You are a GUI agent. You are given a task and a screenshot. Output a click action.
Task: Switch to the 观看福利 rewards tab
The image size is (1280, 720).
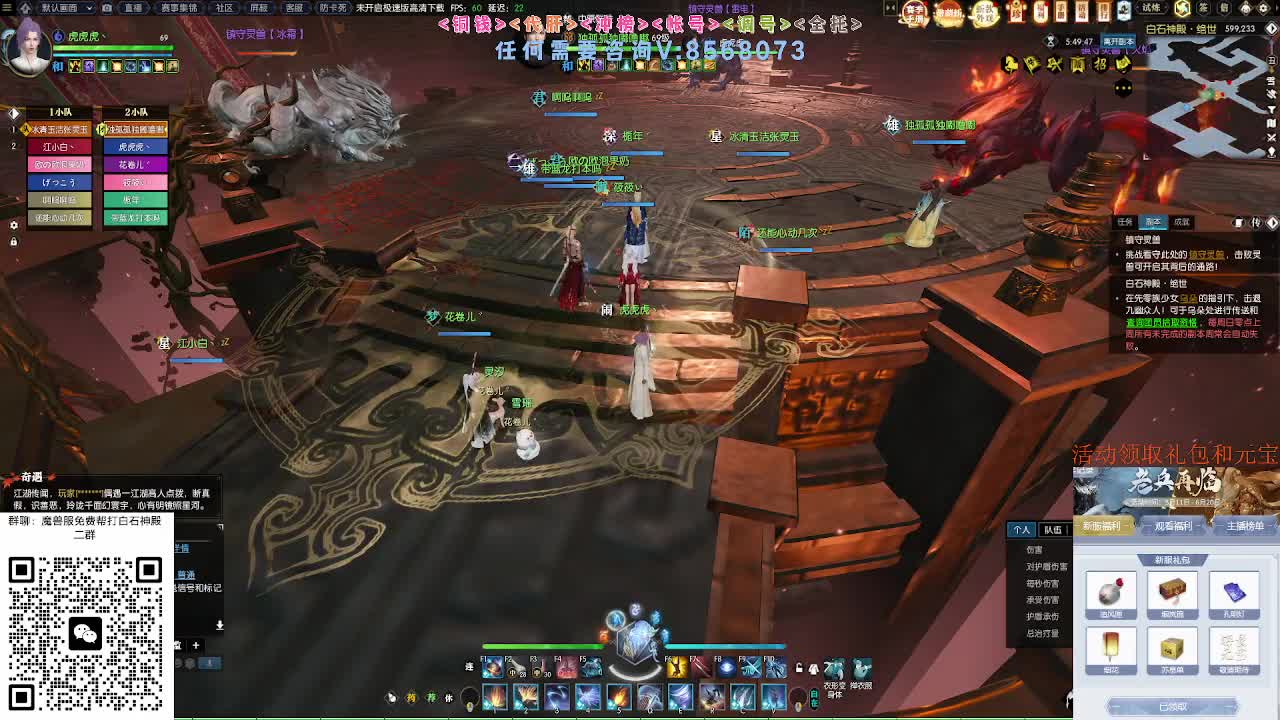click(x=1173, y=527)
